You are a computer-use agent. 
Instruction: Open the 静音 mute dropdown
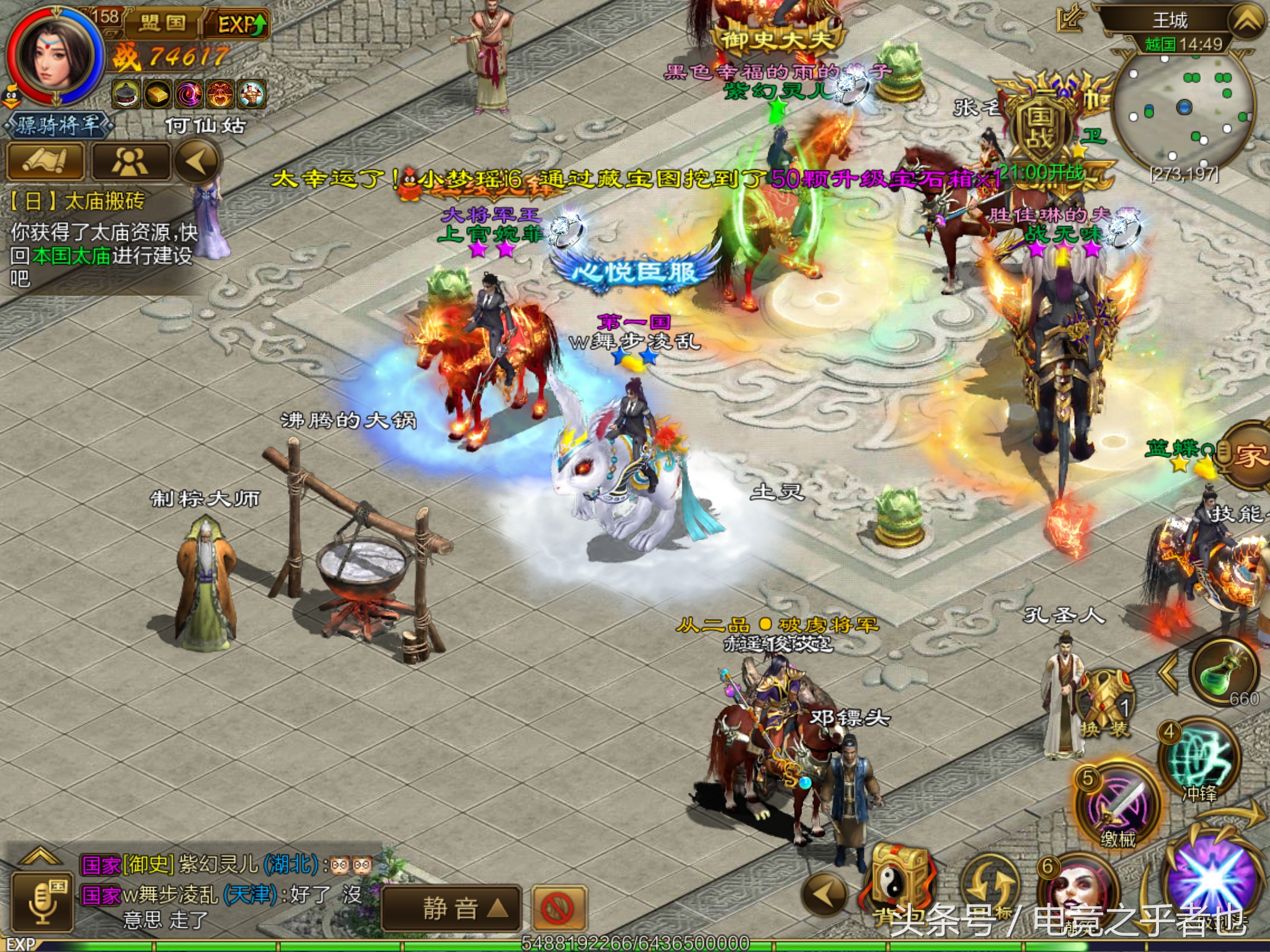[x=450, y=909]
